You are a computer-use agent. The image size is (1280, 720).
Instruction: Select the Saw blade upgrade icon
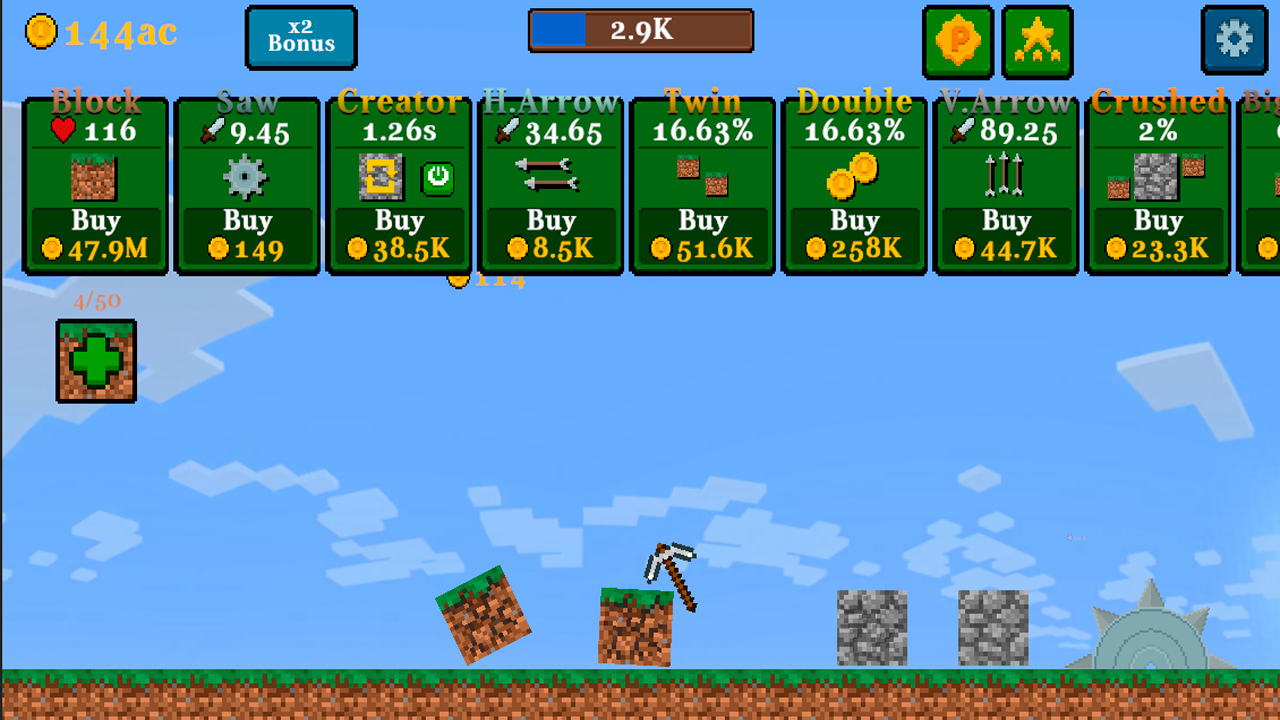(x=247, y=177)
